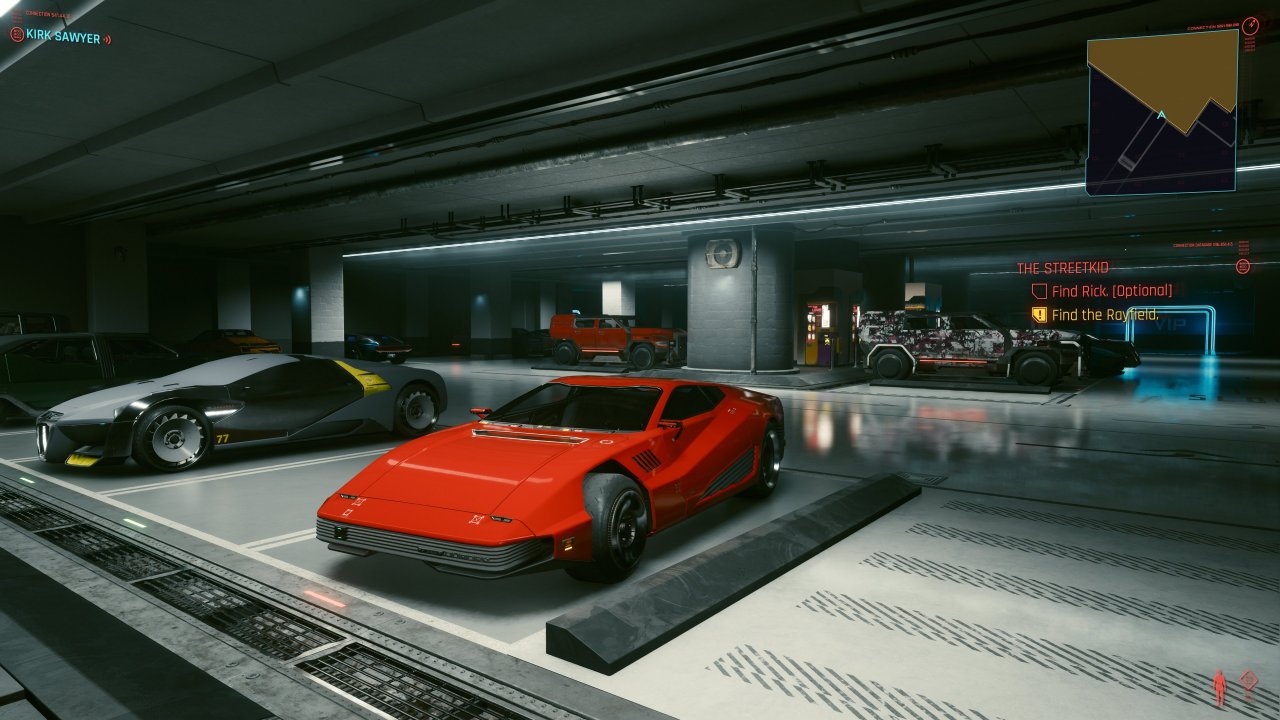Image resolution: width=1280 pixels, height=720 pixels.
Task: Open the THE STREETKID quest title entry
Action: [x=1062, y=266]
